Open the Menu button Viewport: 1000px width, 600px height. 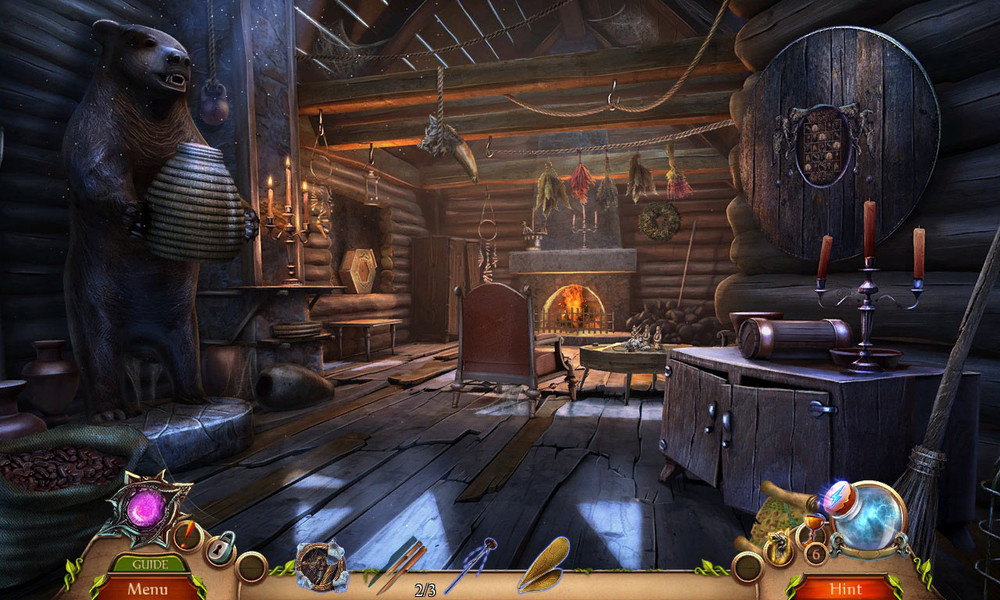point(146,588)
